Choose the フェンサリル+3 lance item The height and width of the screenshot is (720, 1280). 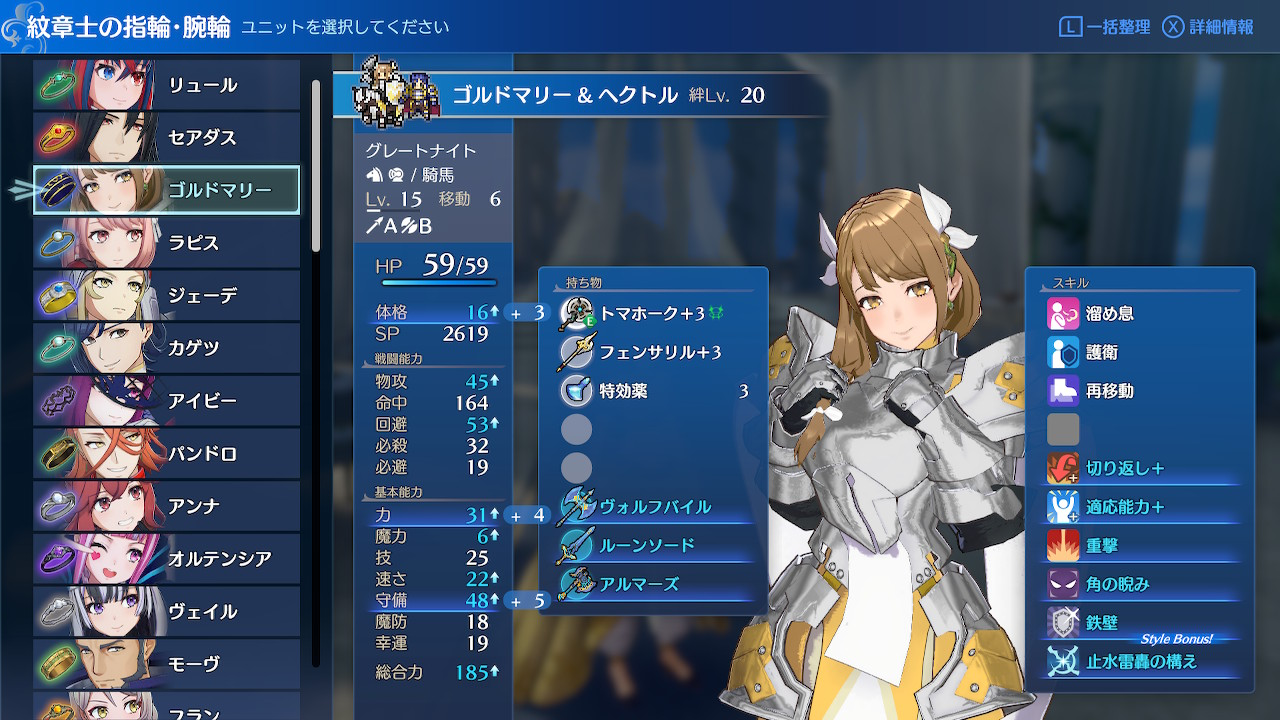654,352
